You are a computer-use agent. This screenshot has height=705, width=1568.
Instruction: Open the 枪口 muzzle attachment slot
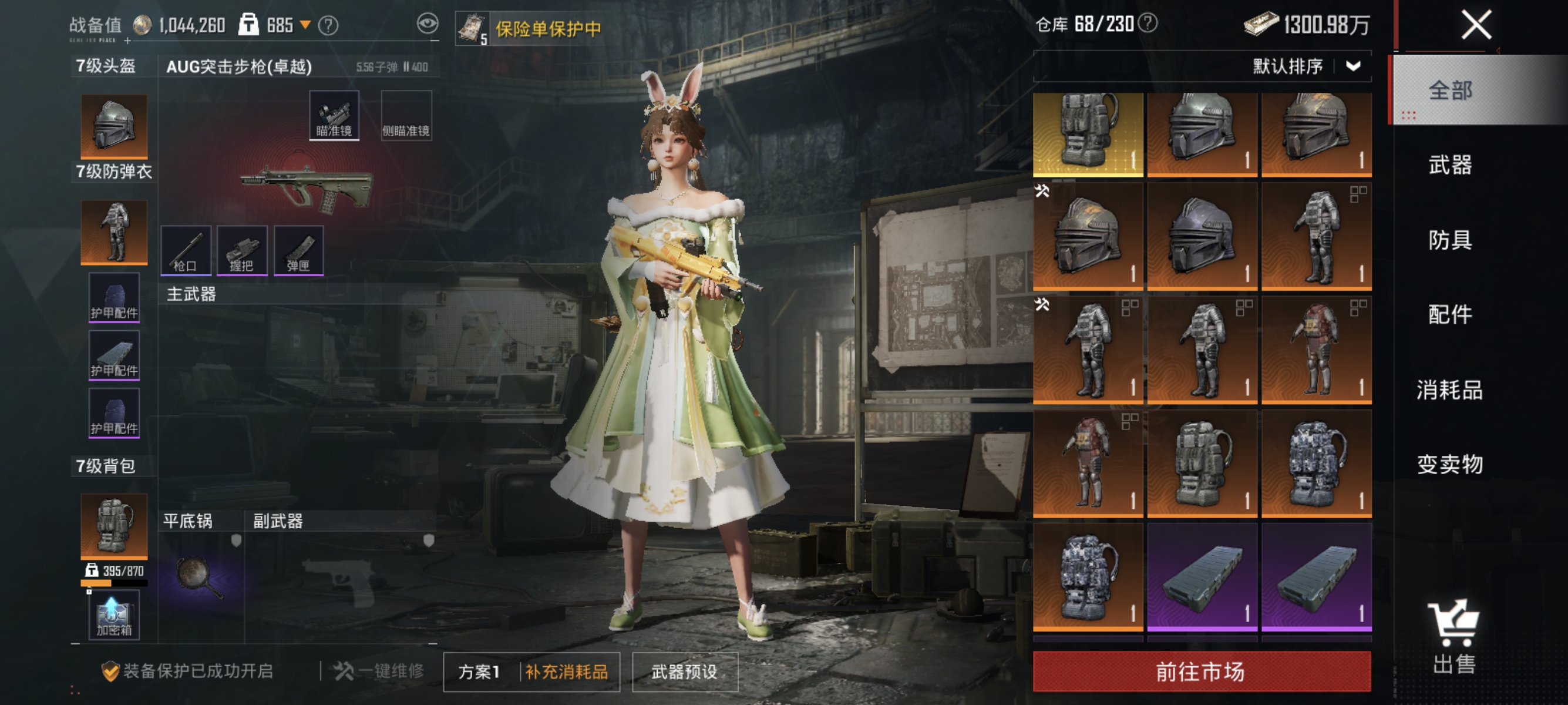coord(186,250)
